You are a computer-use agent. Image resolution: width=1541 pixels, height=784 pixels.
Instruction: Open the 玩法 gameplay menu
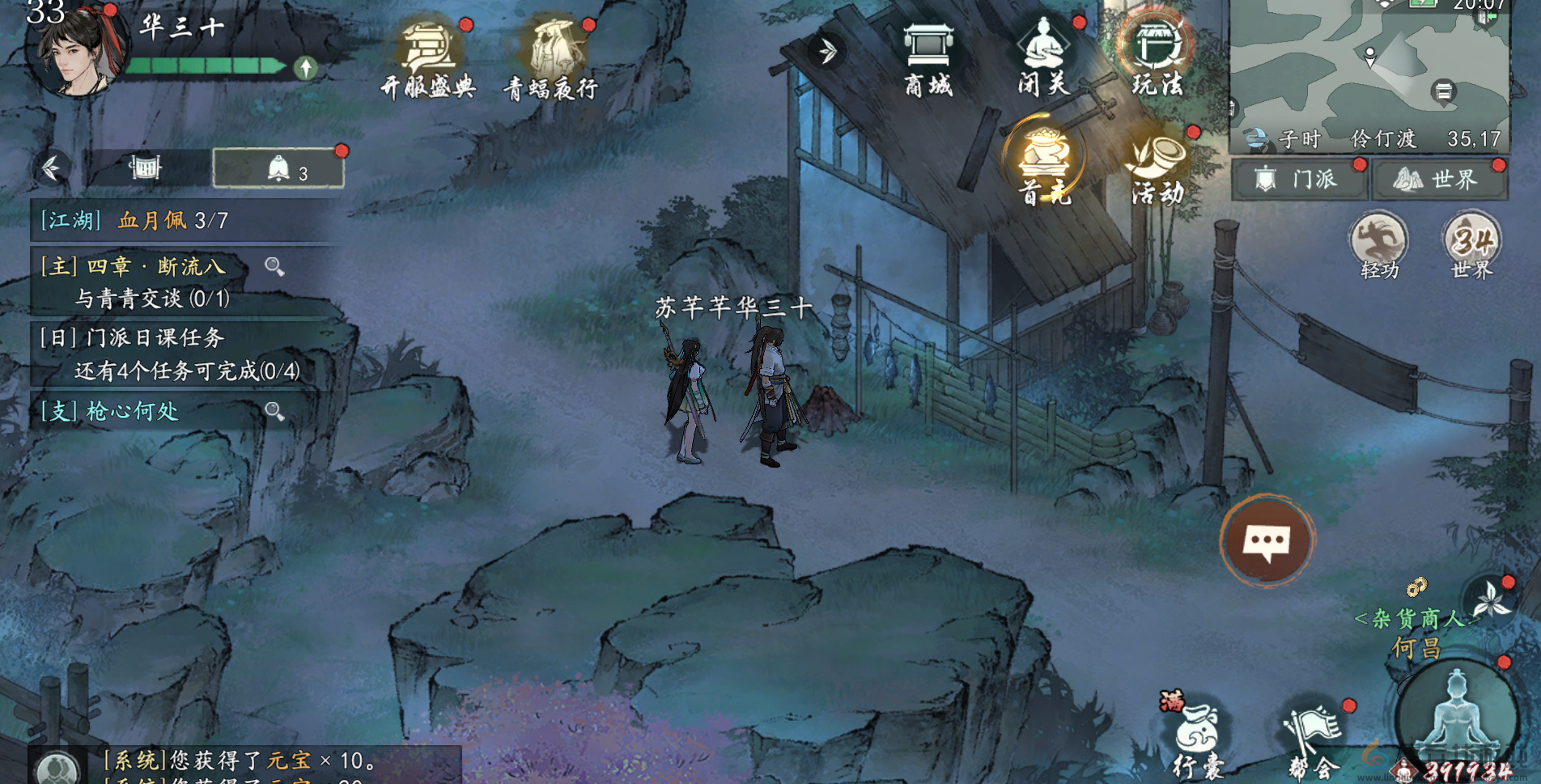(1157, 57)
